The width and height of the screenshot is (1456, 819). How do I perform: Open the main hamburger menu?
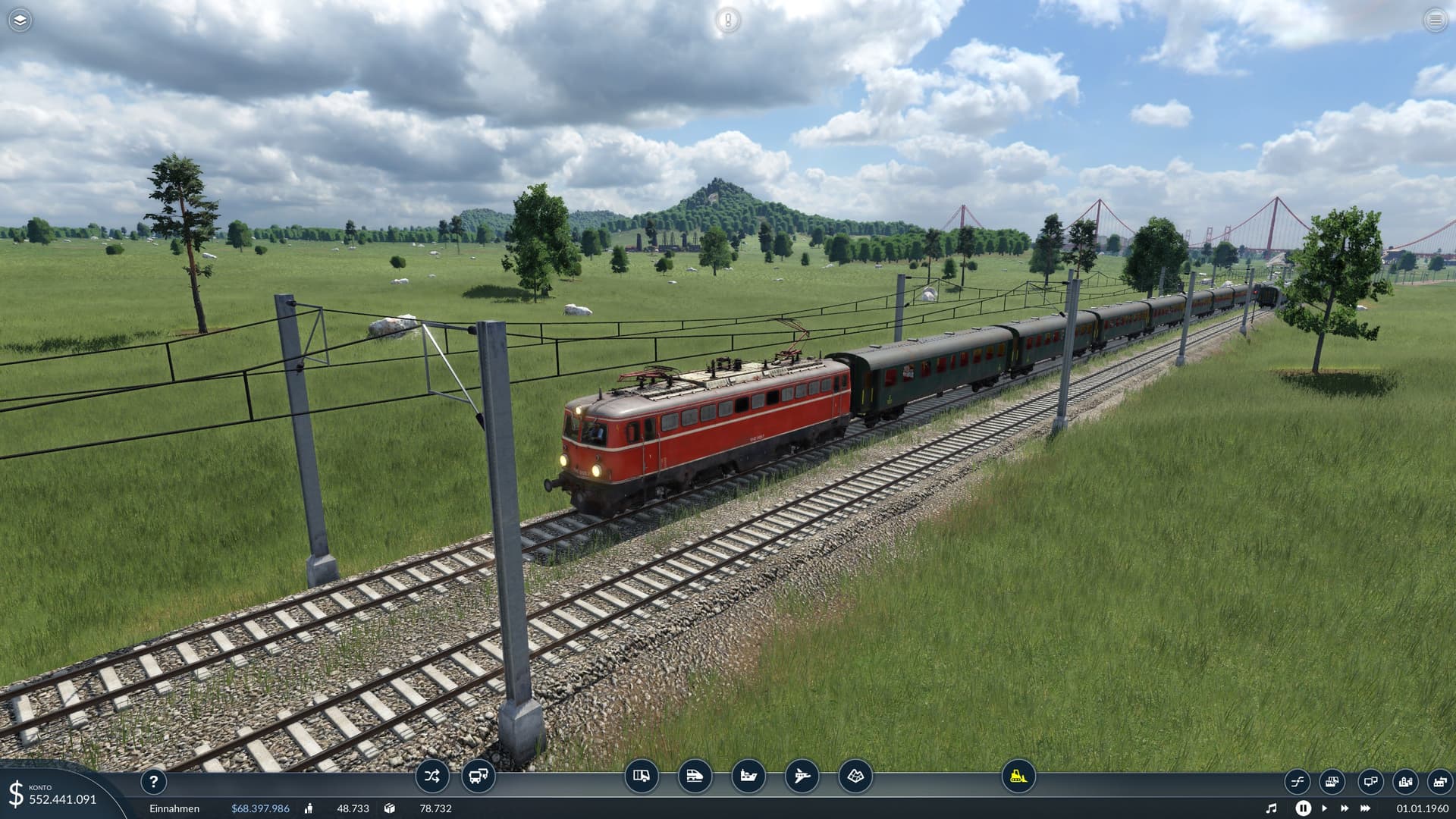(x=1435, y=20)
